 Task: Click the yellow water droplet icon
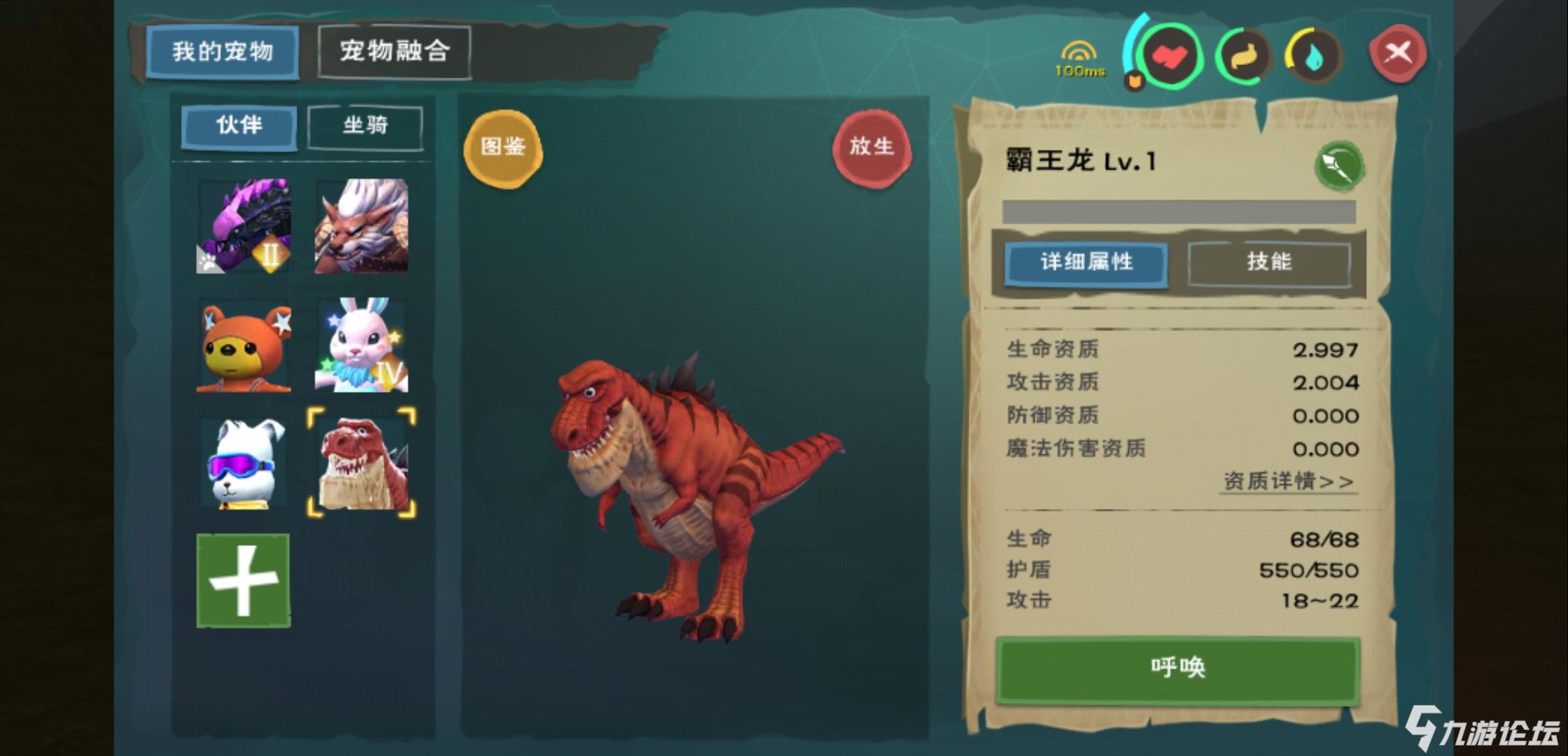click(1312, 56)
